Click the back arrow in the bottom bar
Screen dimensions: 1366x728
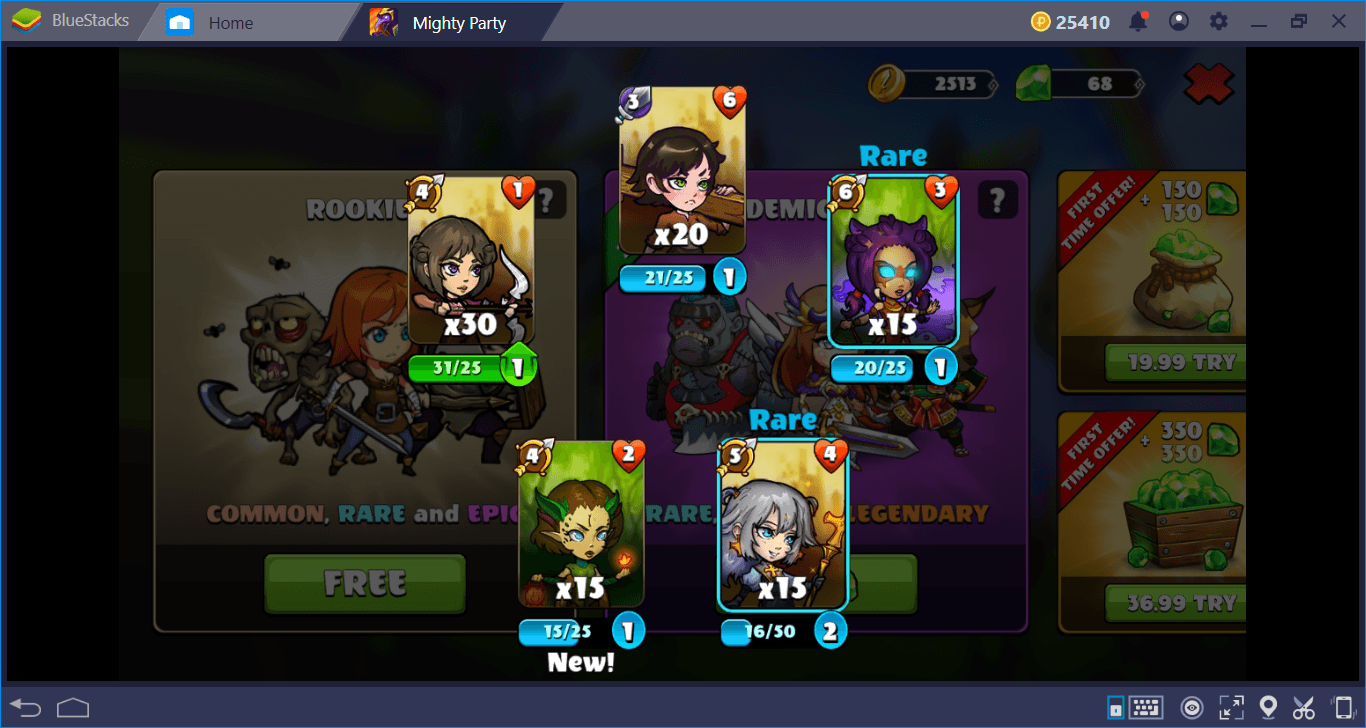25,707
